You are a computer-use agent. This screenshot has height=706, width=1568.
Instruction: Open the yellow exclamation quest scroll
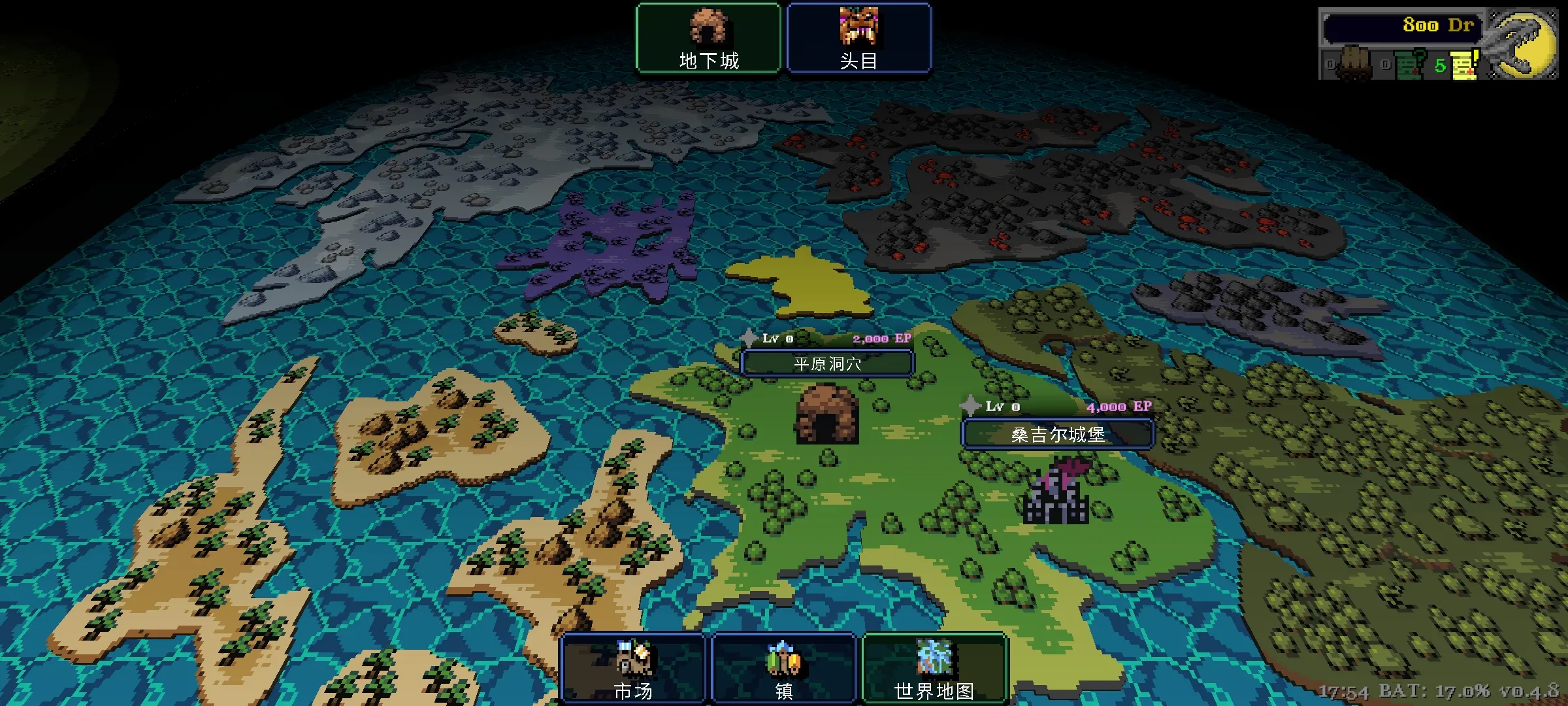coord(1465,65)
